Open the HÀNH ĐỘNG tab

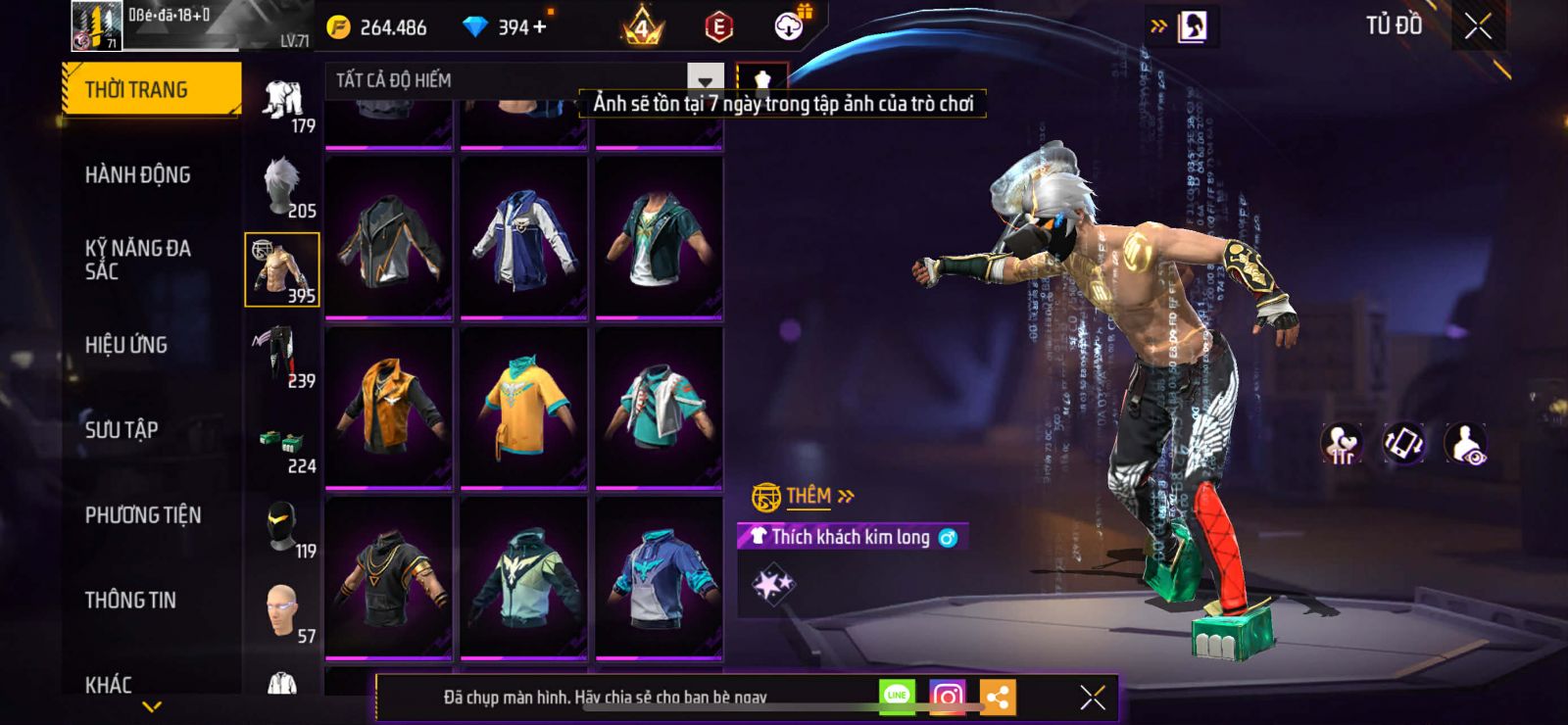[x=138, y=175]
